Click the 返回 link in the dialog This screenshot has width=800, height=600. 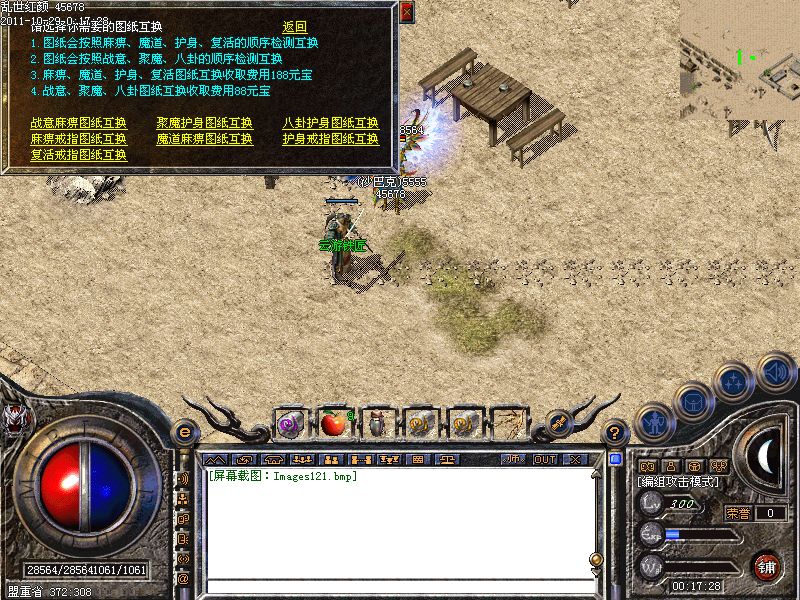(294, 27)
